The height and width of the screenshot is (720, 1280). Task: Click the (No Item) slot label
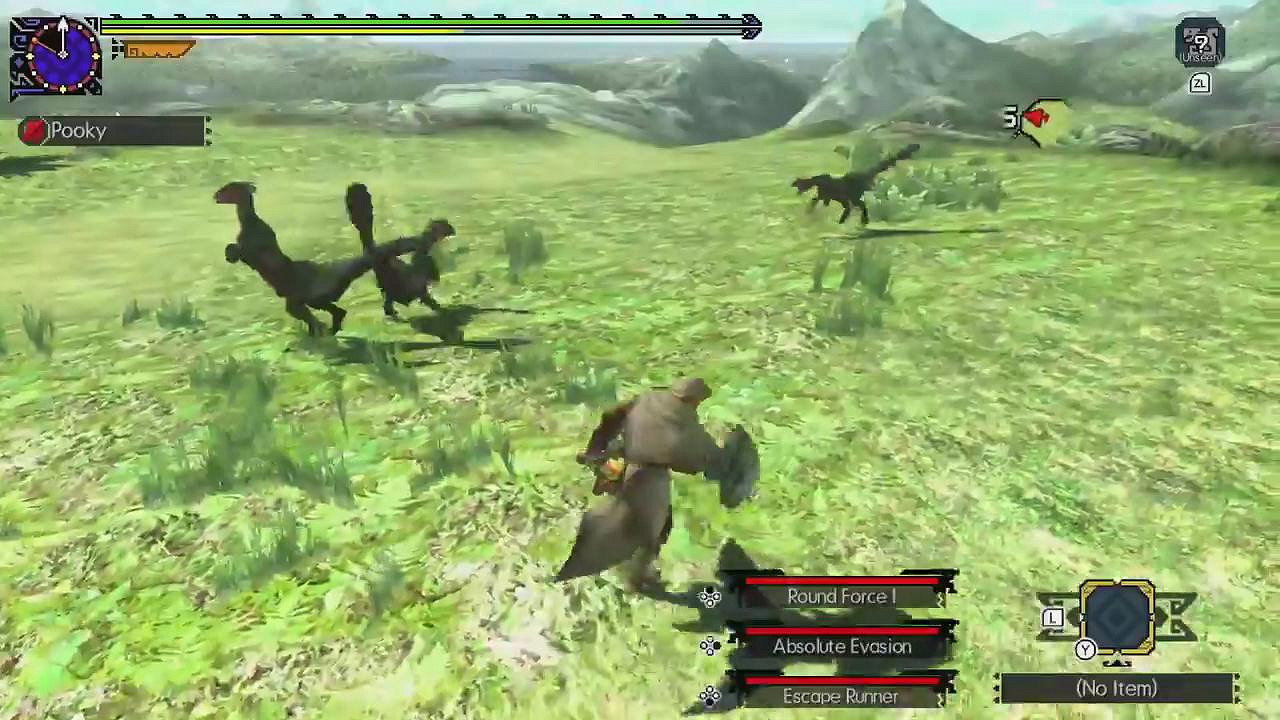point(1115,689)
